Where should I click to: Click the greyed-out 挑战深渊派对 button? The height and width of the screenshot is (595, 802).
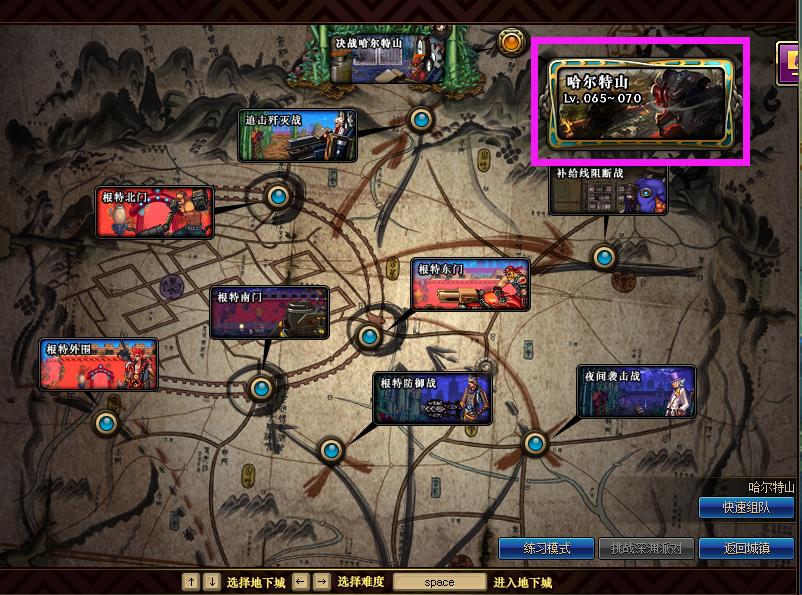click(646, 549)
